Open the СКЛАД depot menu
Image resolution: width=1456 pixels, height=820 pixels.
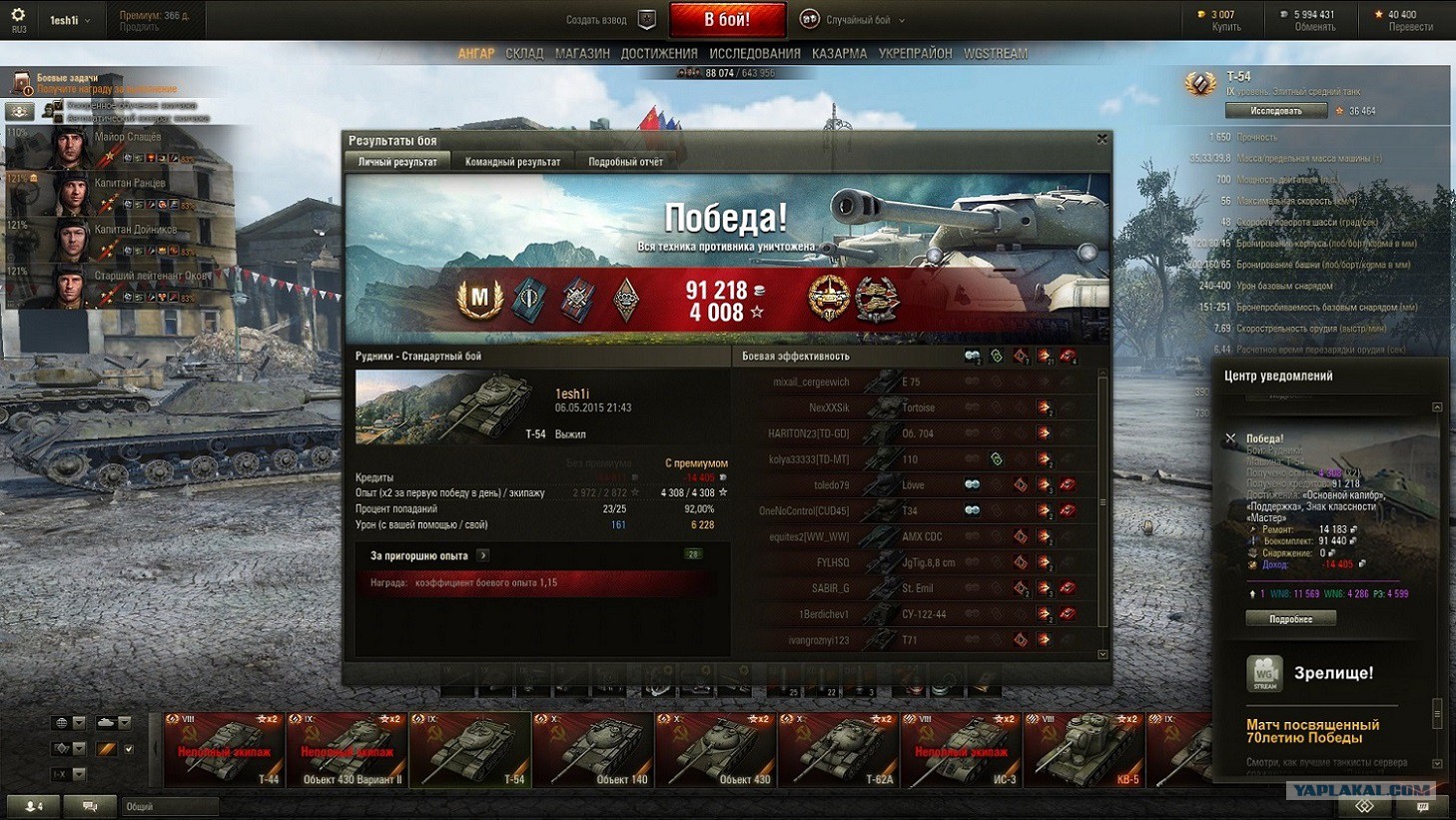click(x=524, y=54)
